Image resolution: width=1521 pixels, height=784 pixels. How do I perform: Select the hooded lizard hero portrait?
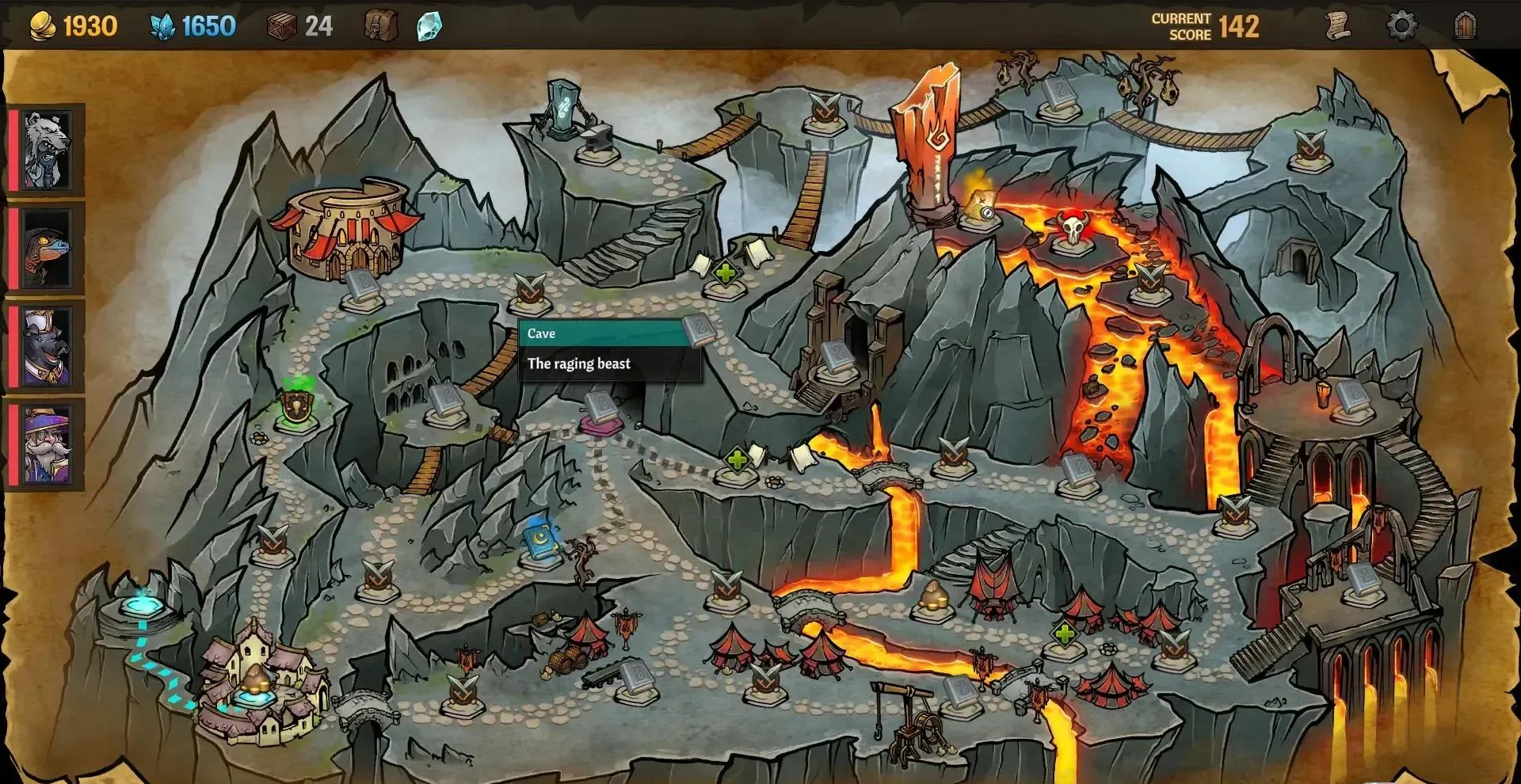(x=47, y=249)
